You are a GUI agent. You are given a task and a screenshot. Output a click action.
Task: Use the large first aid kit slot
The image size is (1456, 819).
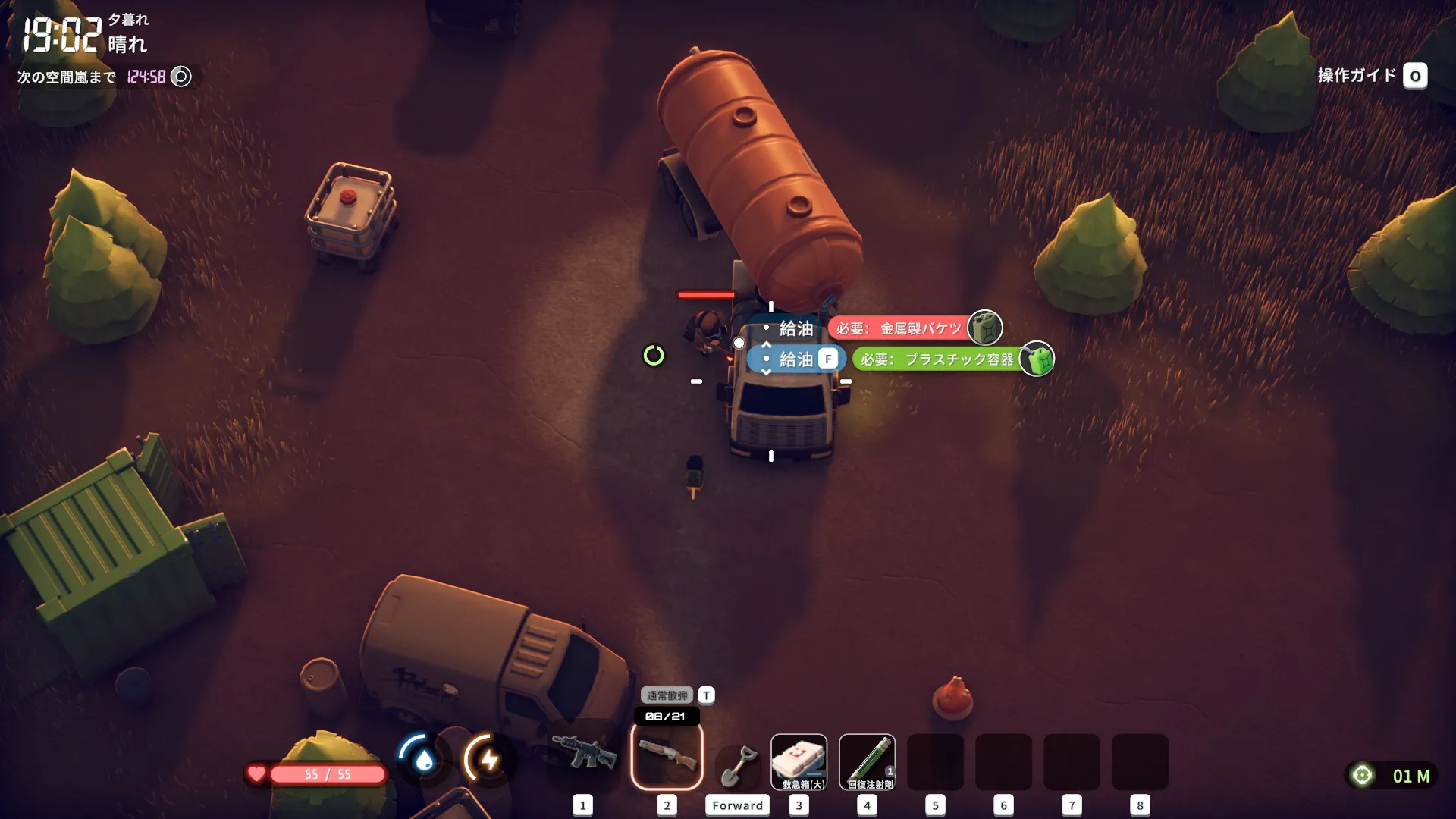(799, 761)
